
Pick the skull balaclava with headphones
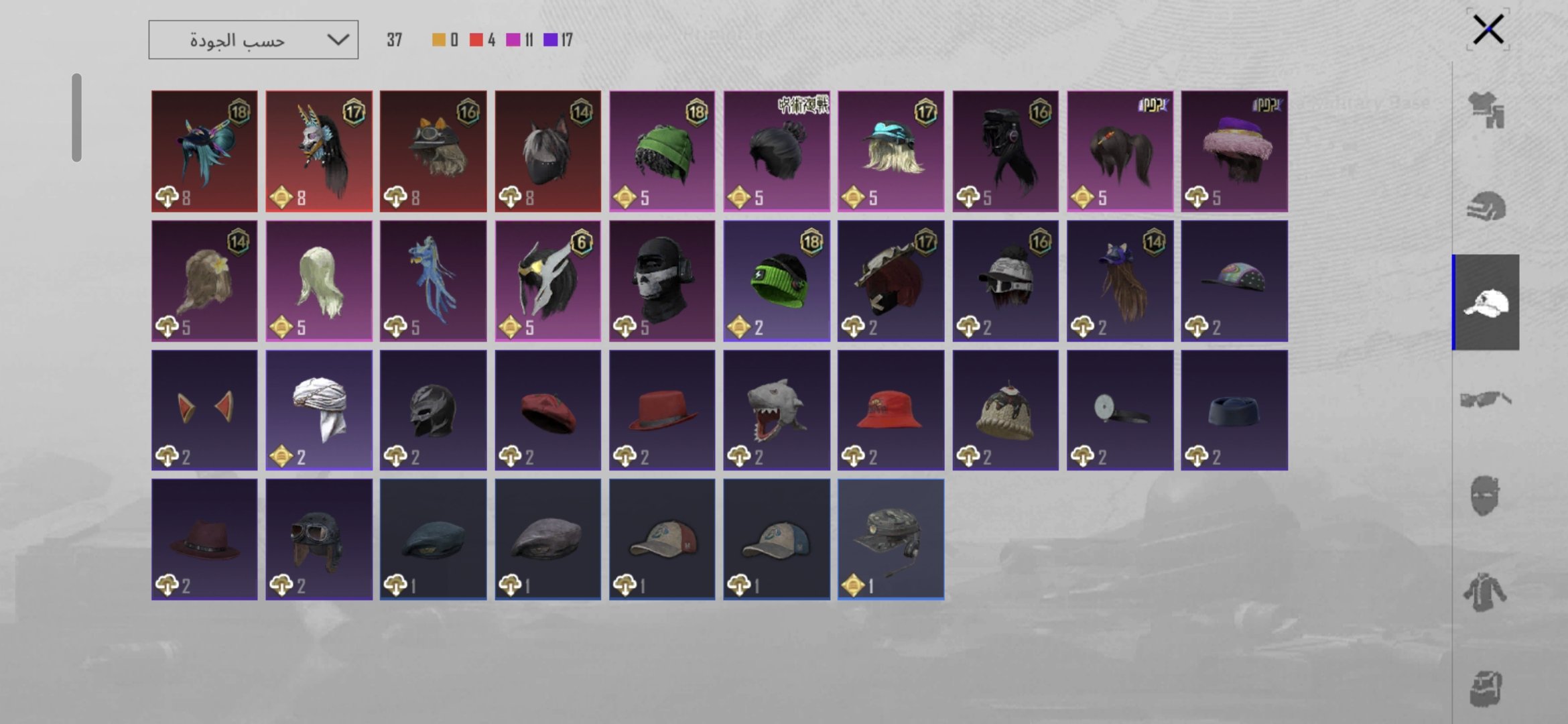[662, 281]
